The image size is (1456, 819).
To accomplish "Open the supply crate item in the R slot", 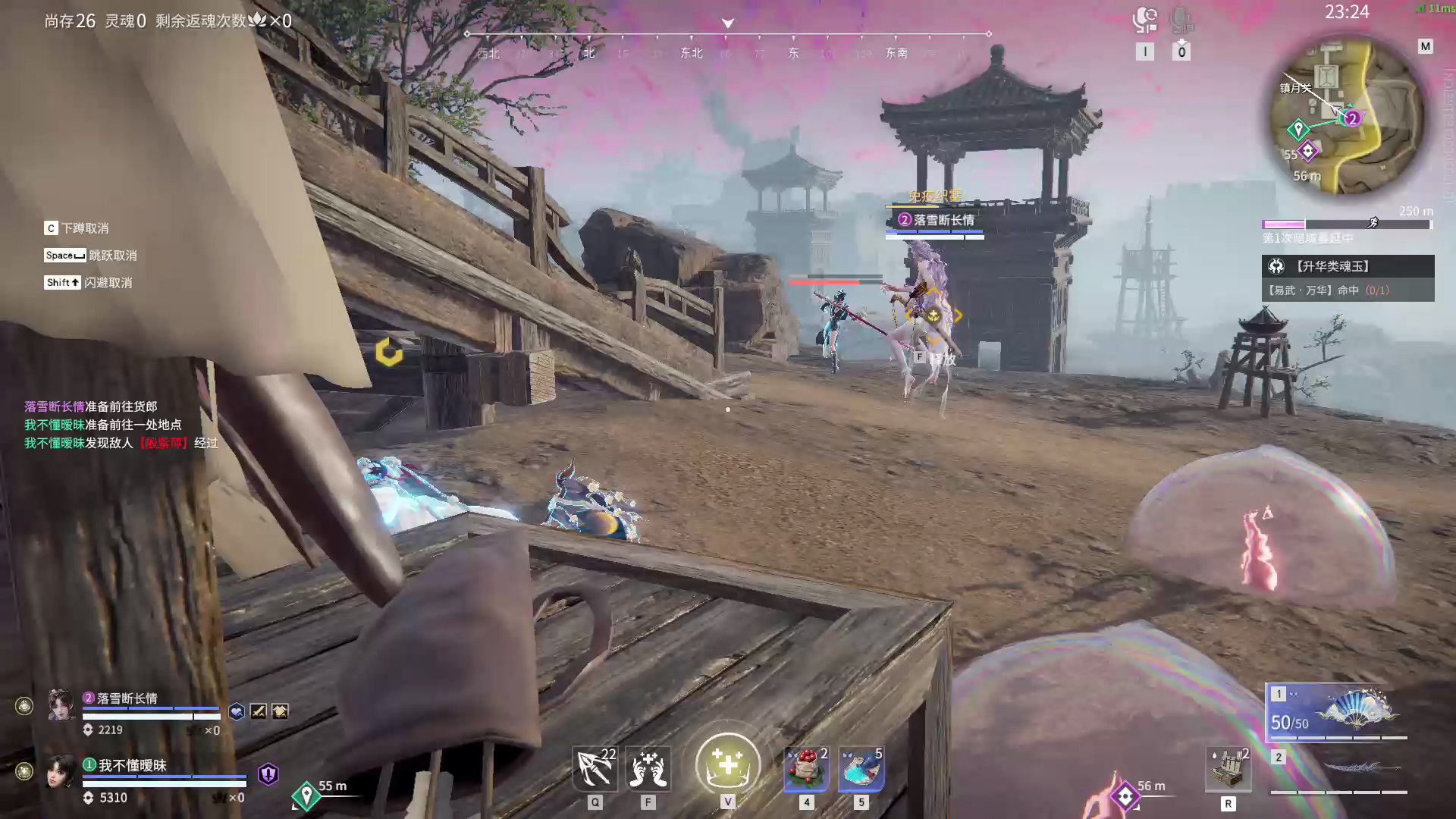I will click(x=1228, y=768).
